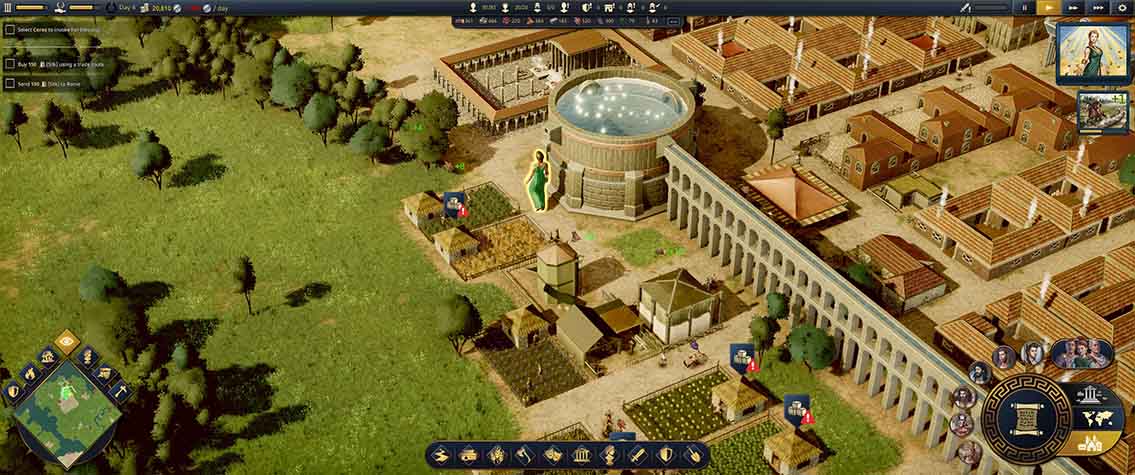Open the scroll in the Greek medallion
1135x475 pixels.
1025,418
